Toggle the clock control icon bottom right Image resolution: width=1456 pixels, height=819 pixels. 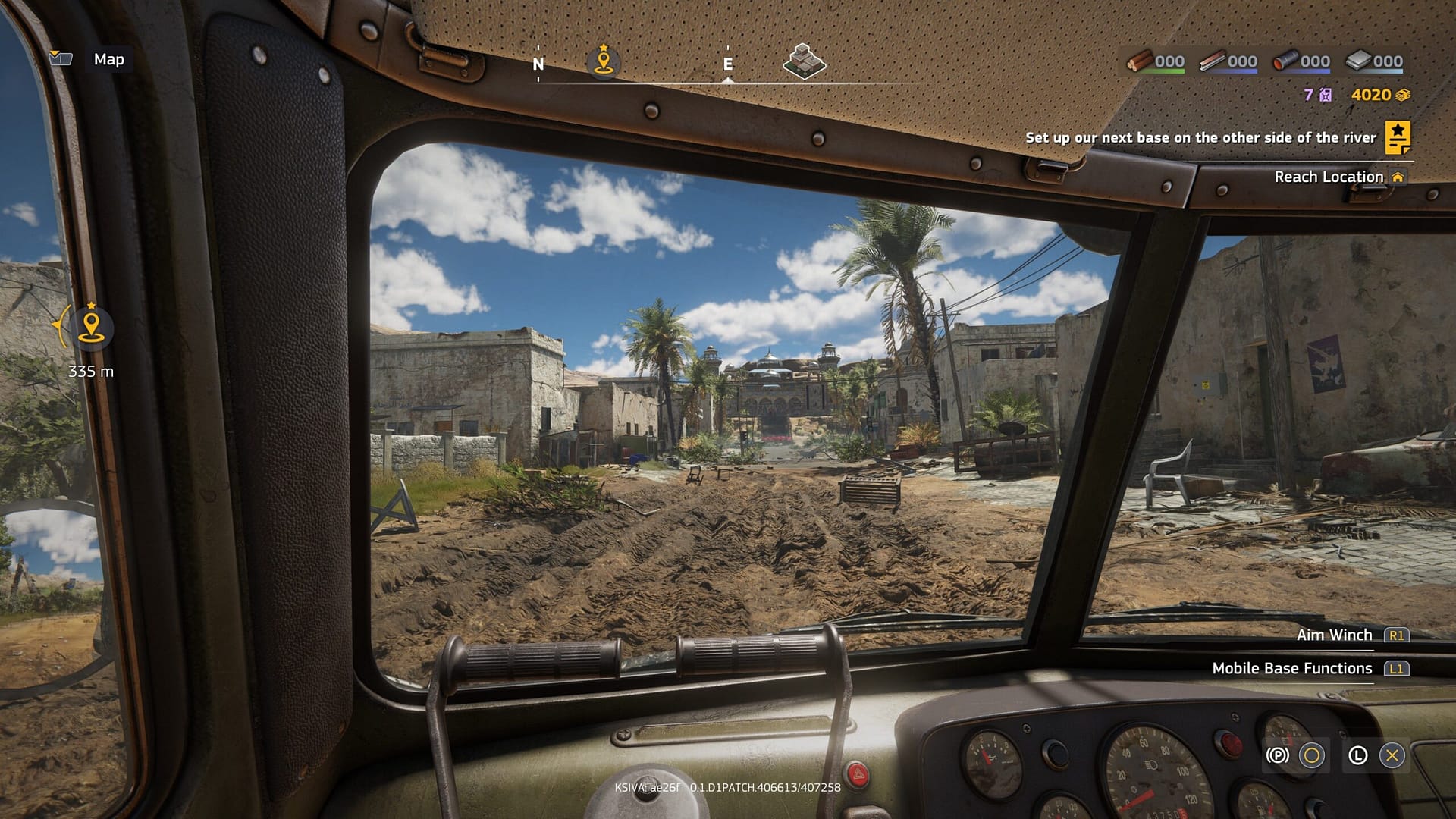(x=1357, y=755)
